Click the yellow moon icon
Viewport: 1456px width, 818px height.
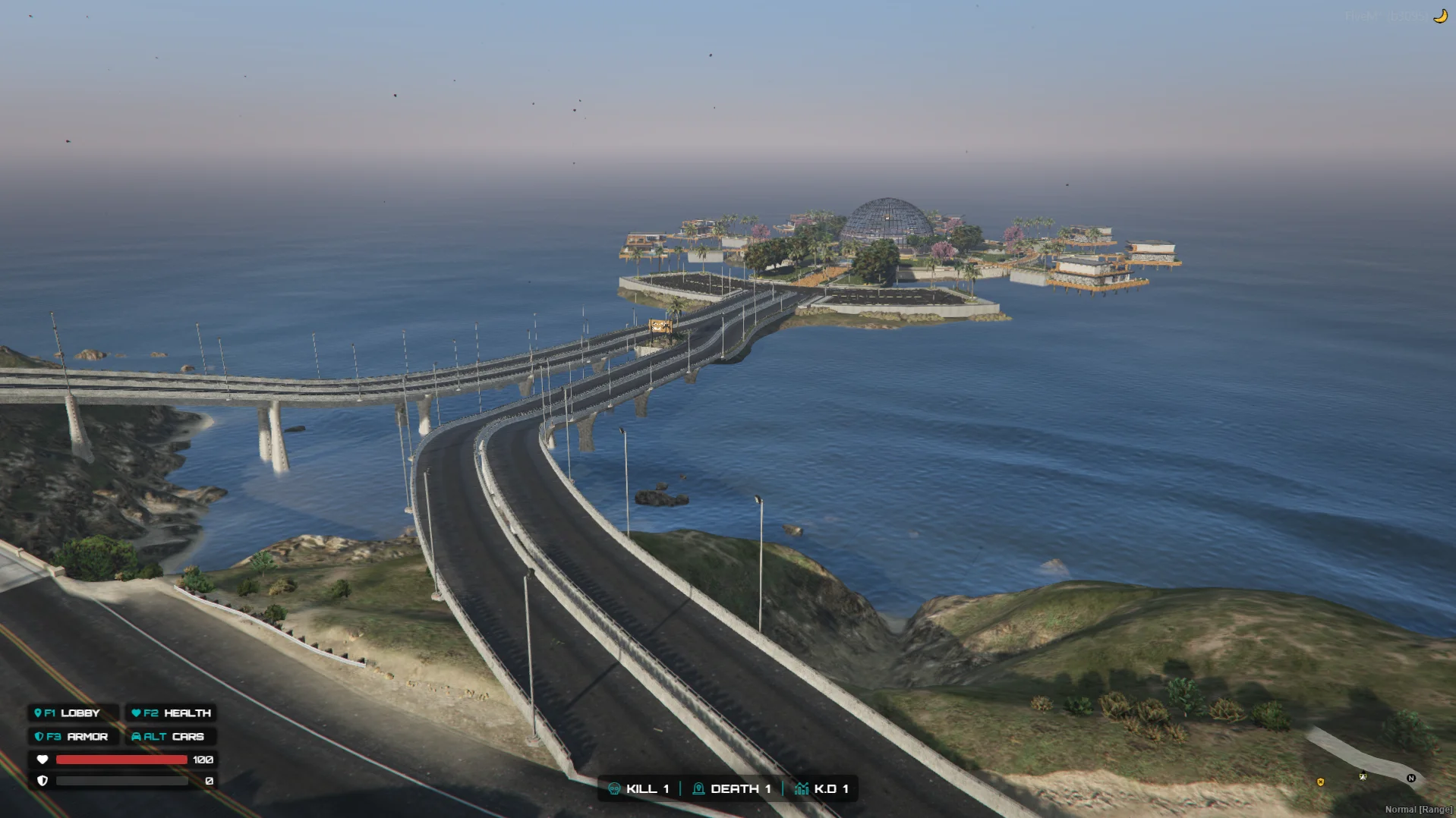[1440, 16]
